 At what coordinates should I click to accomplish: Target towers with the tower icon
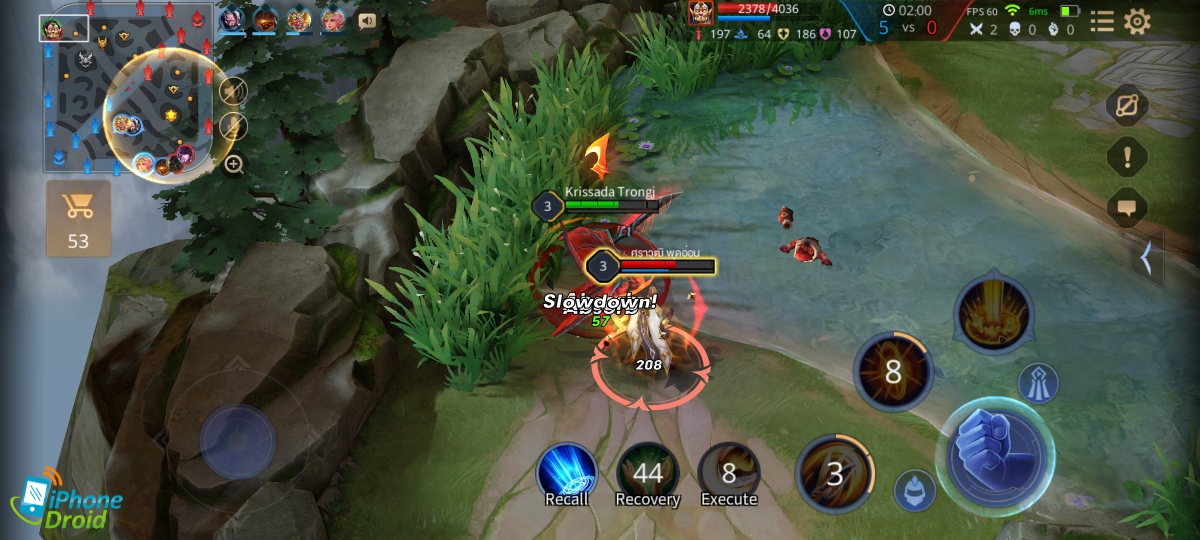tap(1038, 383)
